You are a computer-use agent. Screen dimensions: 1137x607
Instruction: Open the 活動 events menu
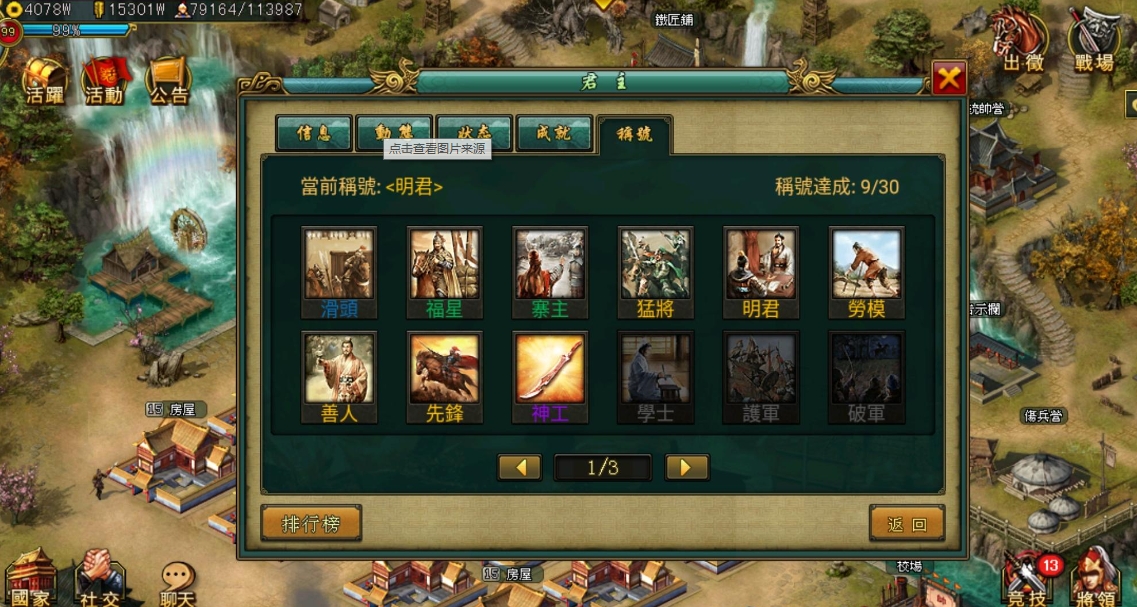[105, 80]
